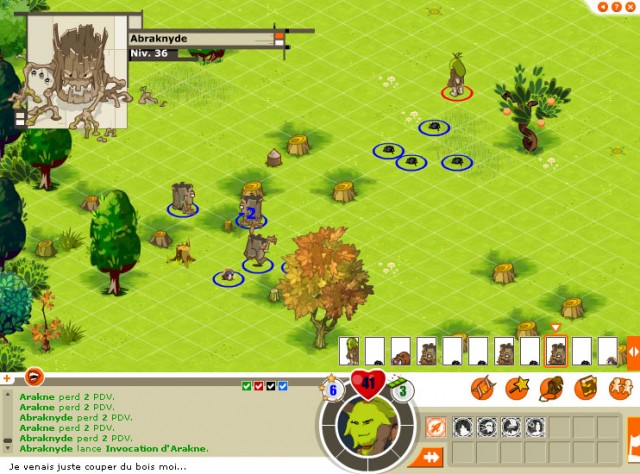Toggle the green chat channel checkbox
The image size is (640, 474).
pos(247,386)
